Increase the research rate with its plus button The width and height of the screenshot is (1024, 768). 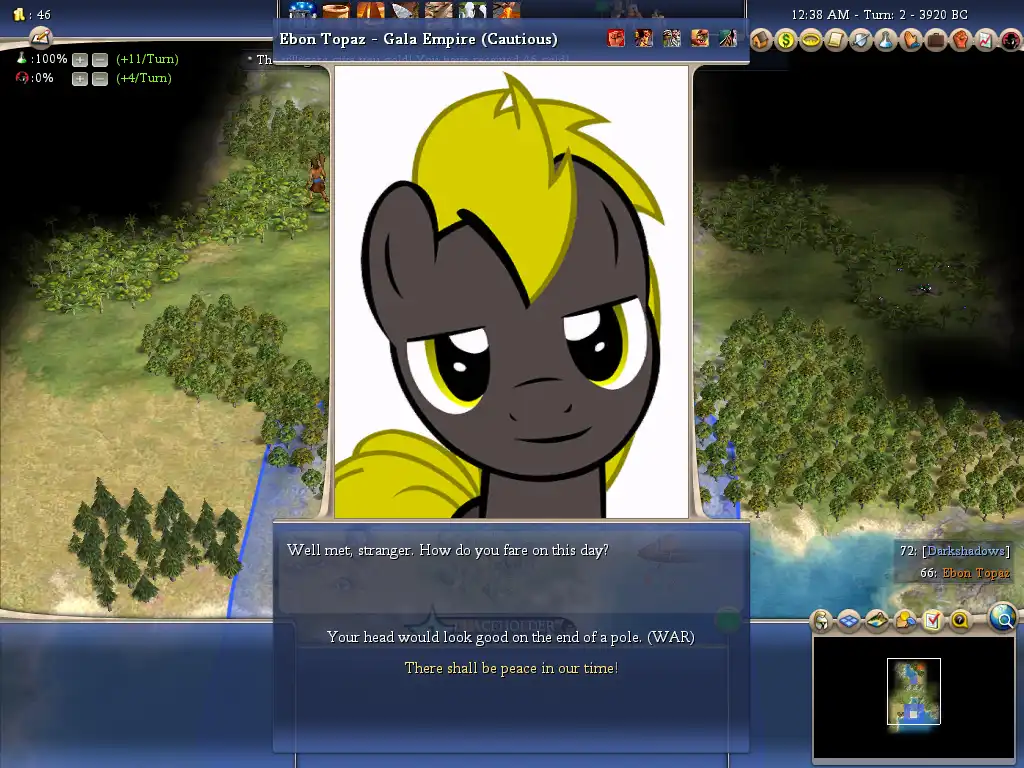pos(80,60)
